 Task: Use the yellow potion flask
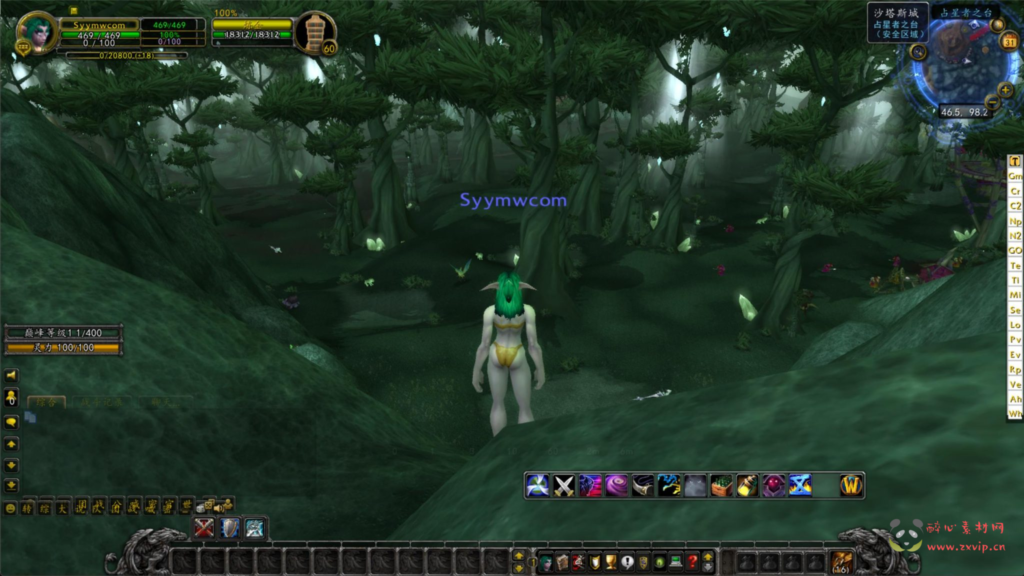coord(747,486)
